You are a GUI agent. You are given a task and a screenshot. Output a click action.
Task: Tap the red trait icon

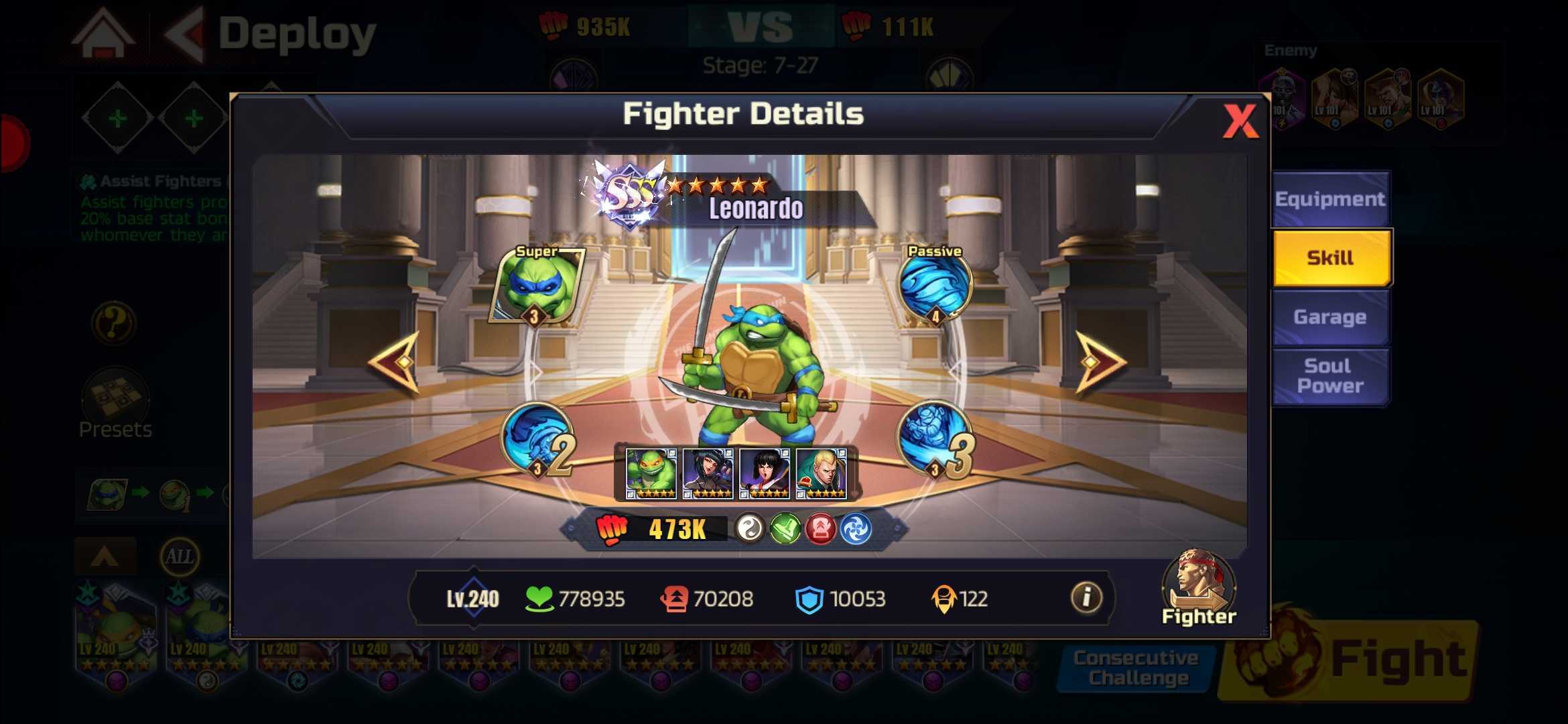tap(820, 530)
